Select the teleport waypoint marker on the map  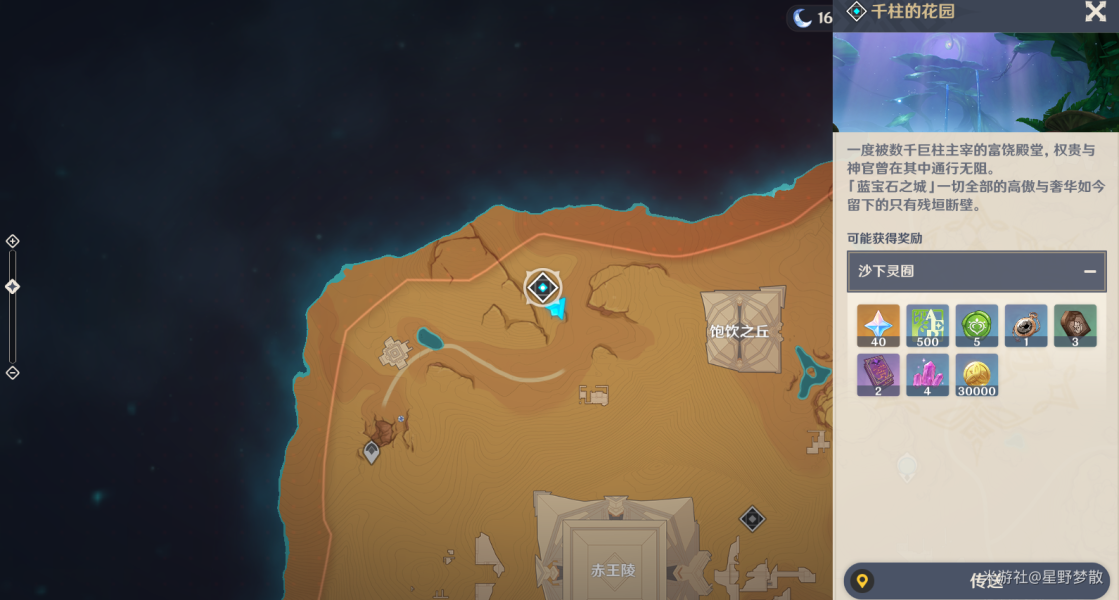click(371, 452)
